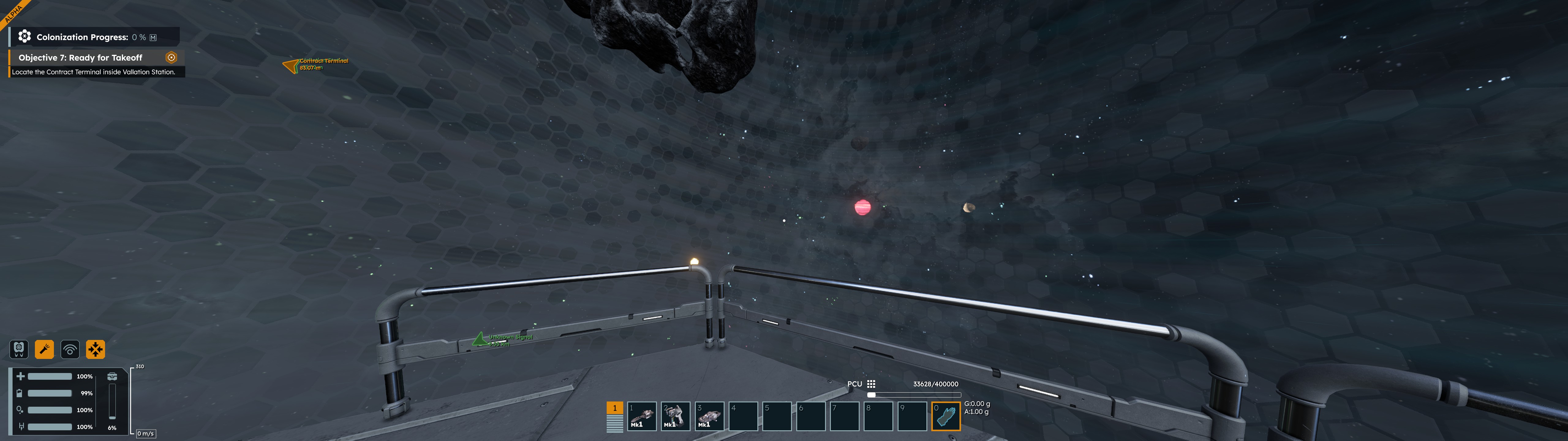Screen dimensions: 1568x441
Task: Select the Mk1 hand drill in slot 1
Action: pos(642,417)
